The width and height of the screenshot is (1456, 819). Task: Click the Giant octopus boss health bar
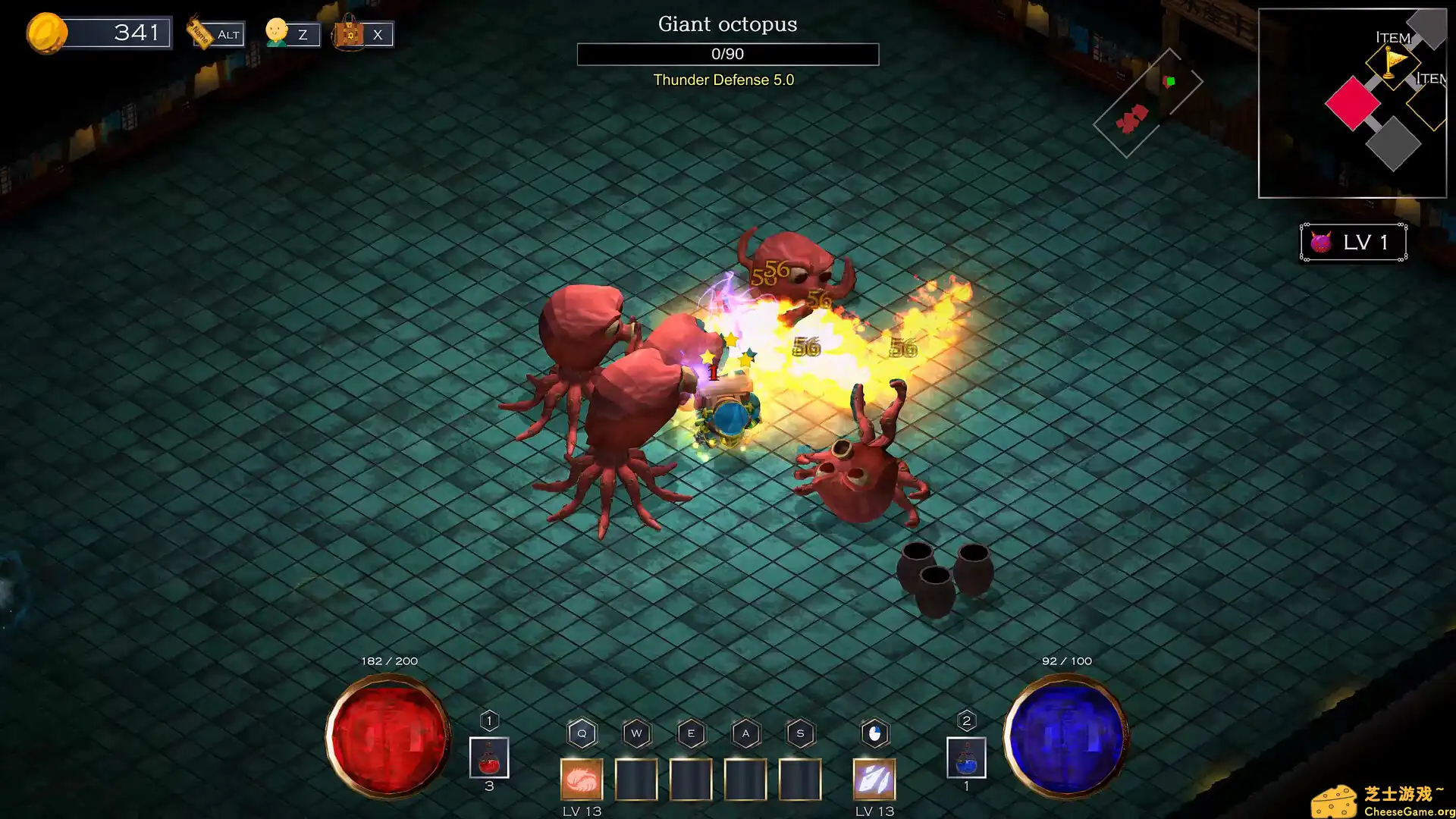pos(726,54)
